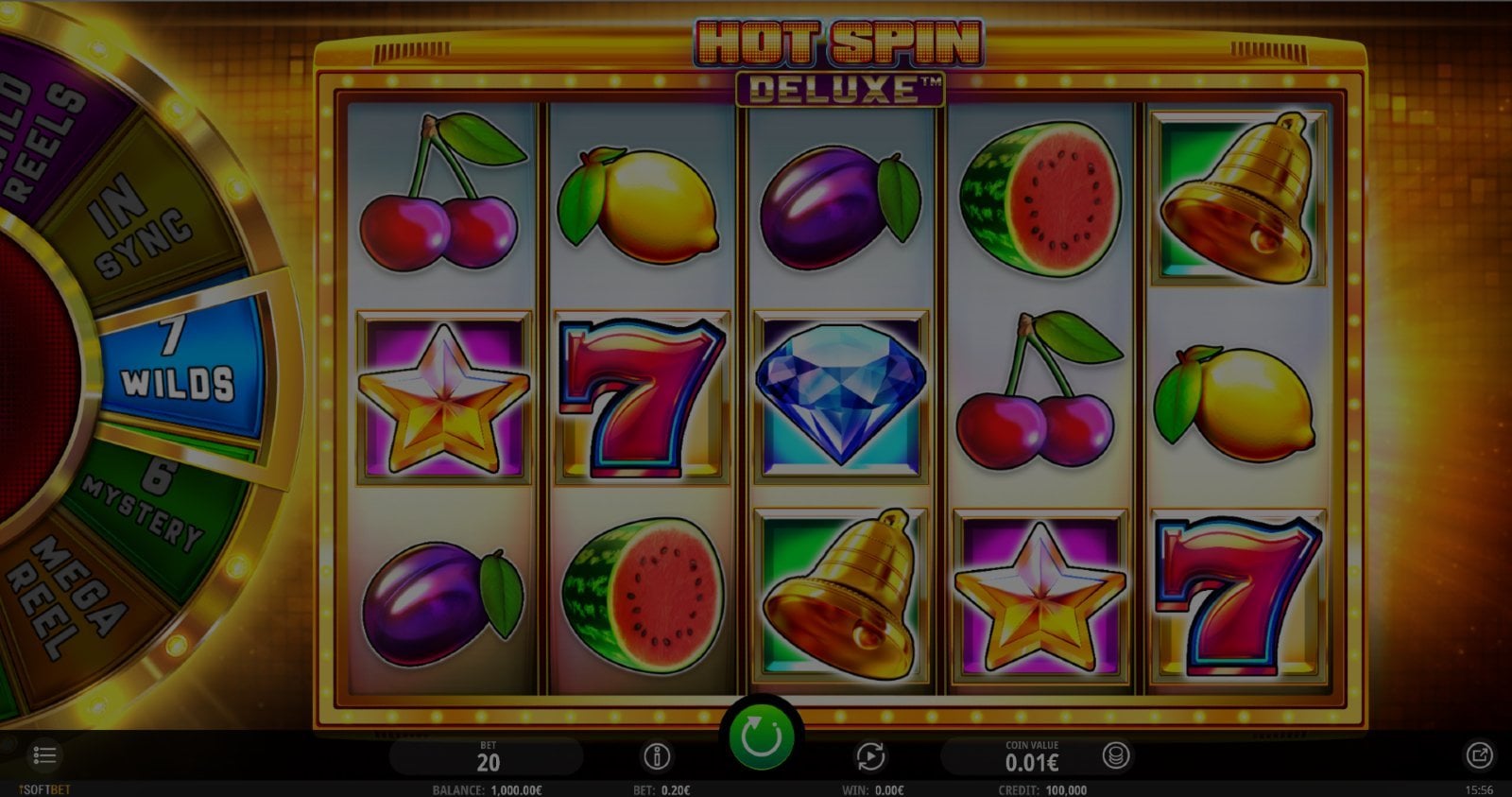The image size is (1512, 797).
Task: Change the coin value setting
Action: (1031, 758)
